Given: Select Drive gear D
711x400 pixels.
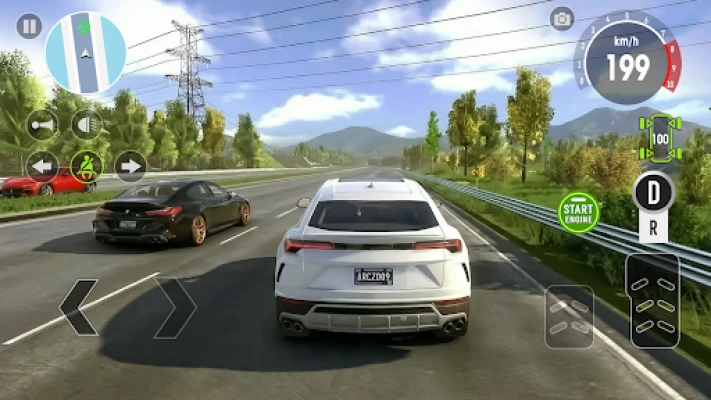Looking at the screenshot, I should click(x=654, y=191).
